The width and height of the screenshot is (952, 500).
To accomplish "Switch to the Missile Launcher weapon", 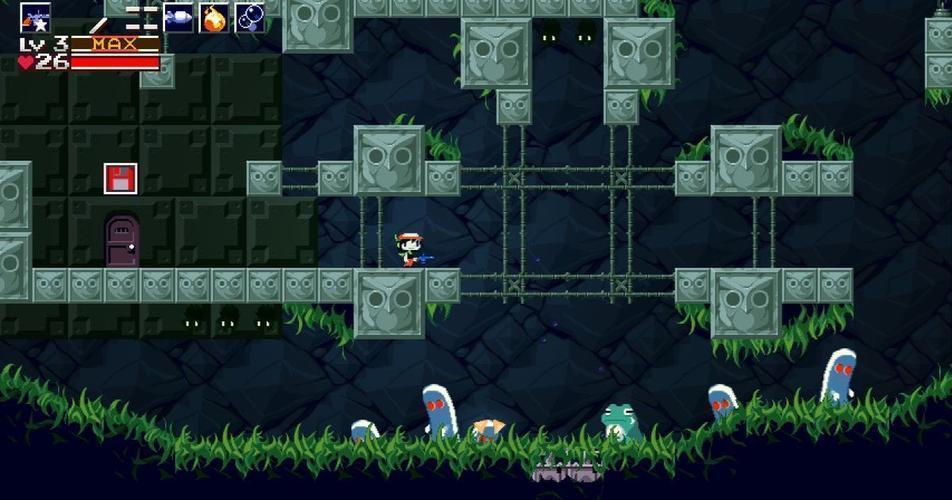I will pyautogui.click(x=178, y=17).
